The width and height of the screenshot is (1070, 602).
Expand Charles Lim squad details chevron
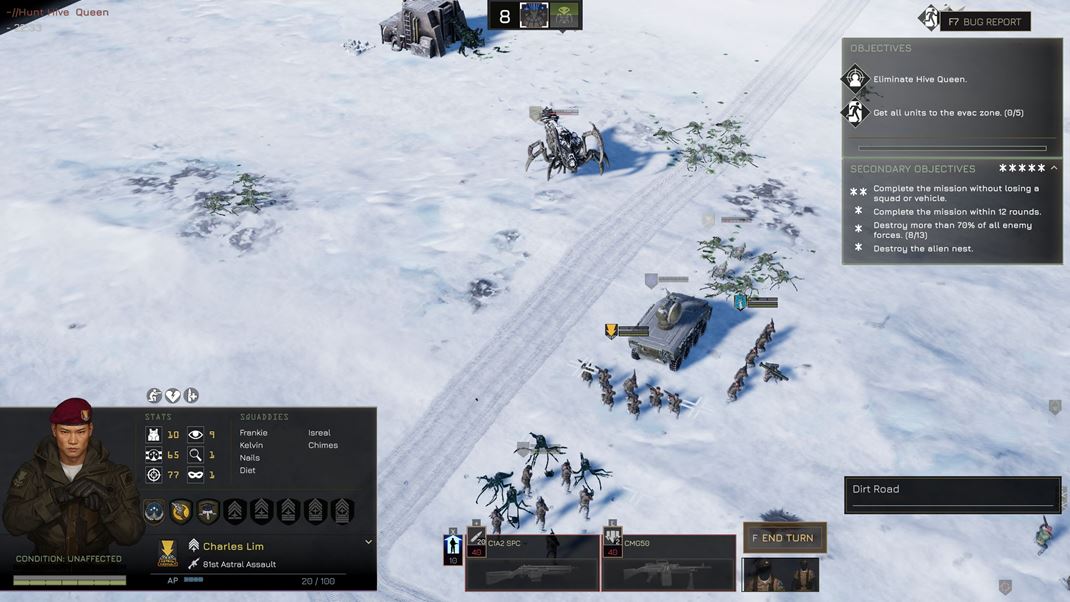368,542
